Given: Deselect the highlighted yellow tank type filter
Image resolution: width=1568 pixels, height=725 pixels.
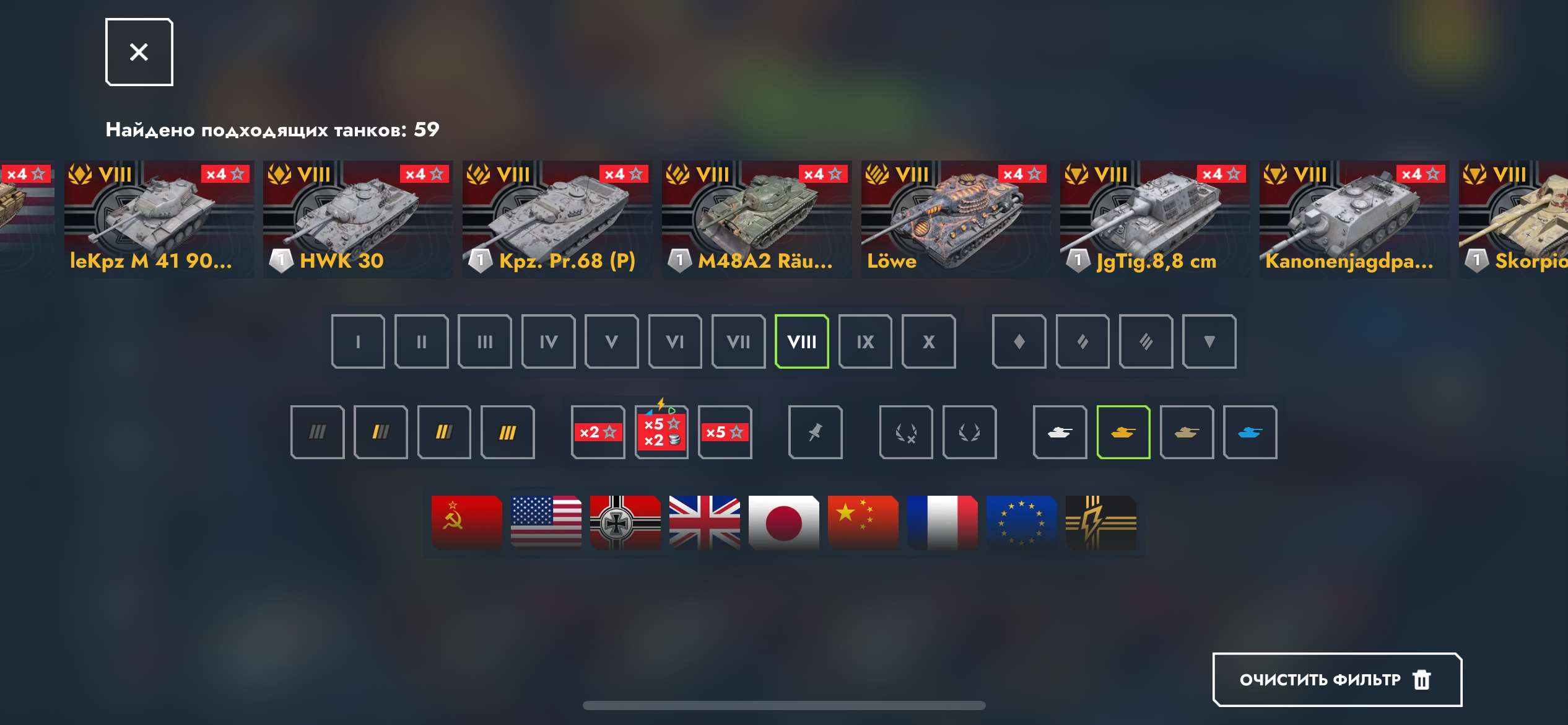Looking at the screenshot, I should tap(1123, 432).
